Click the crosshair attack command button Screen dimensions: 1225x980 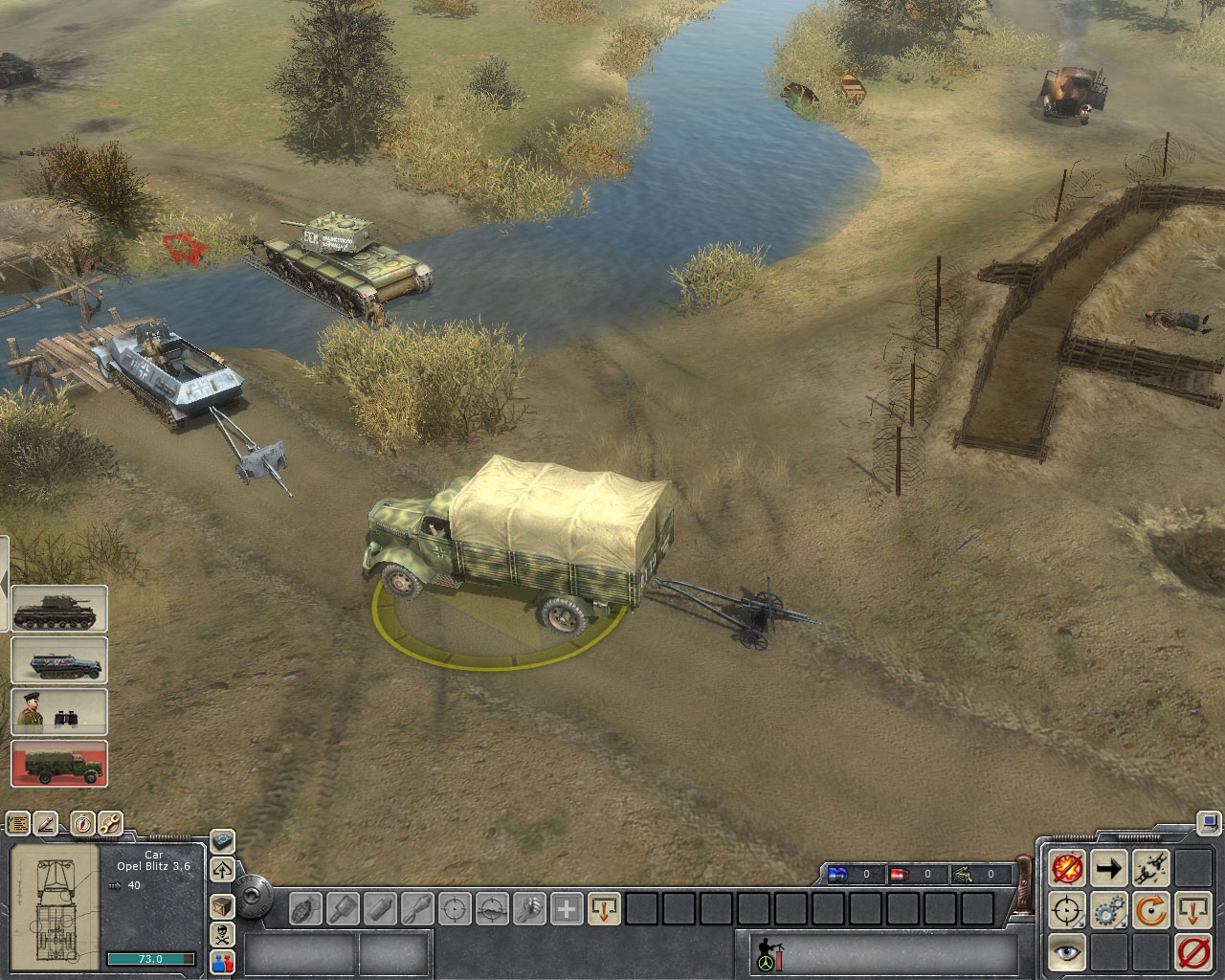tap(1067, 910)
